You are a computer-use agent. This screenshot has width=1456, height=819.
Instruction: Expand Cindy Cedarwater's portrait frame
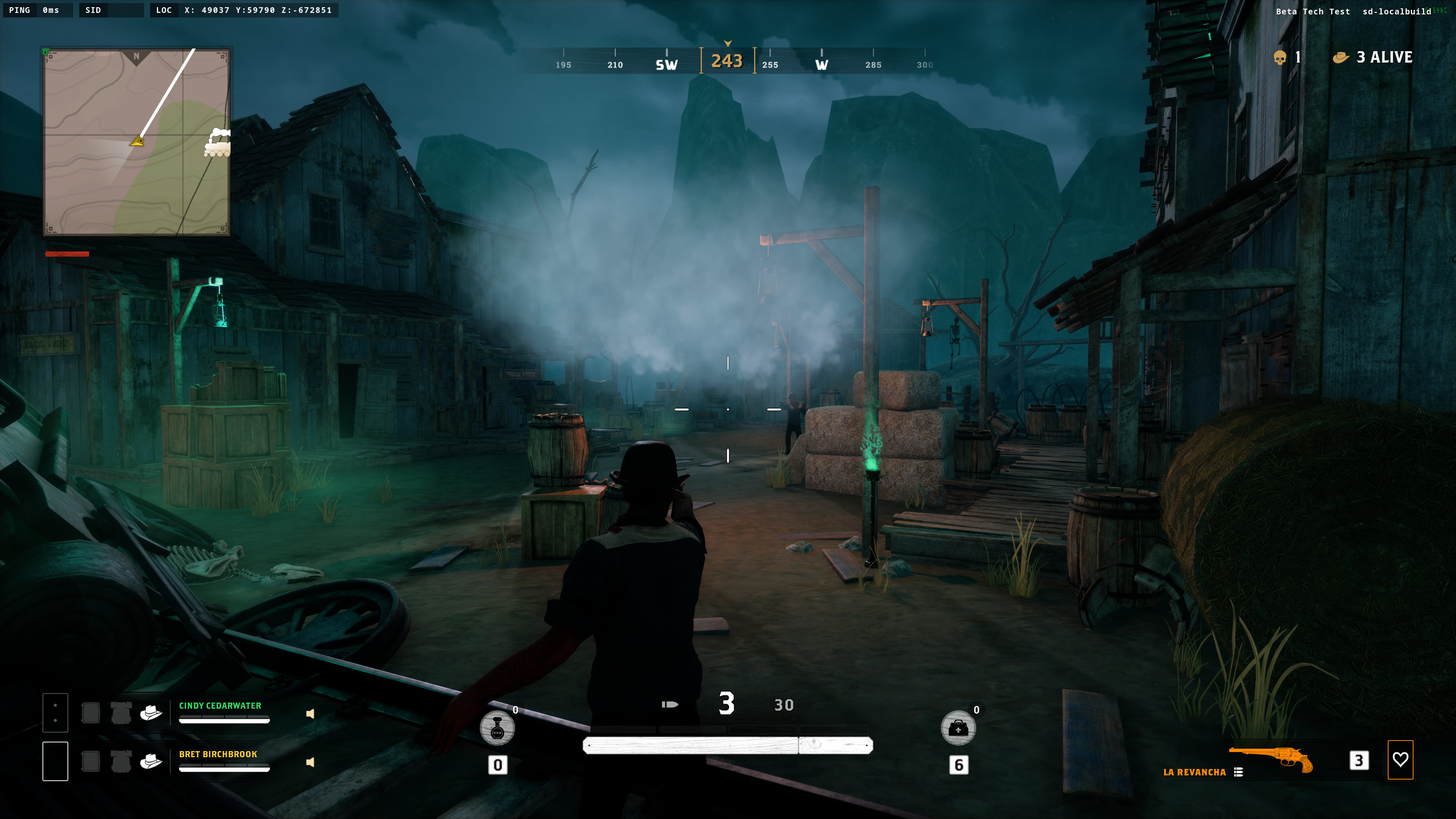point(55,713)
